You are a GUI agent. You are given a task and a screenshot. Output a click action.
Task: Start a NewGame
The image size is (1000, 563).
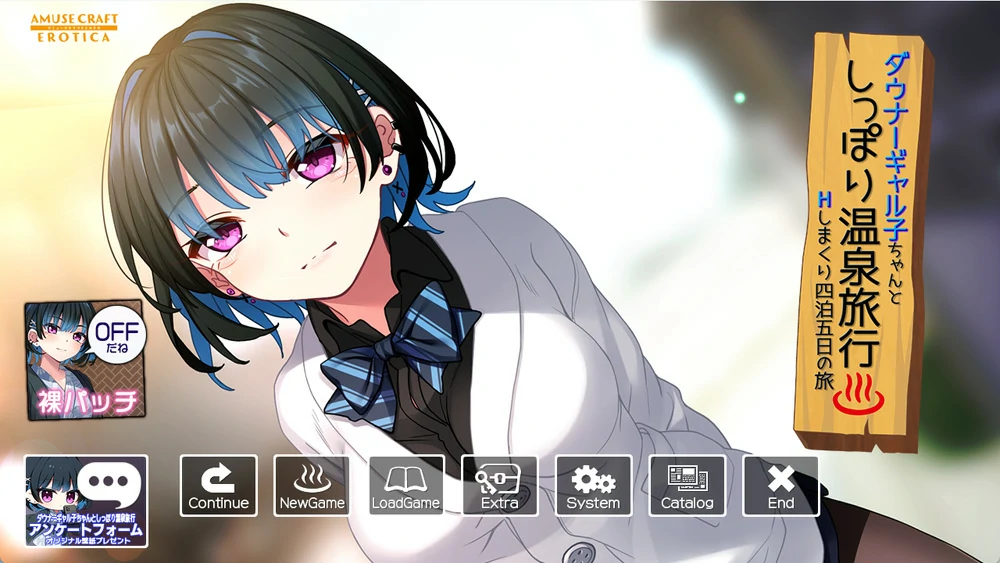point(312,486)
